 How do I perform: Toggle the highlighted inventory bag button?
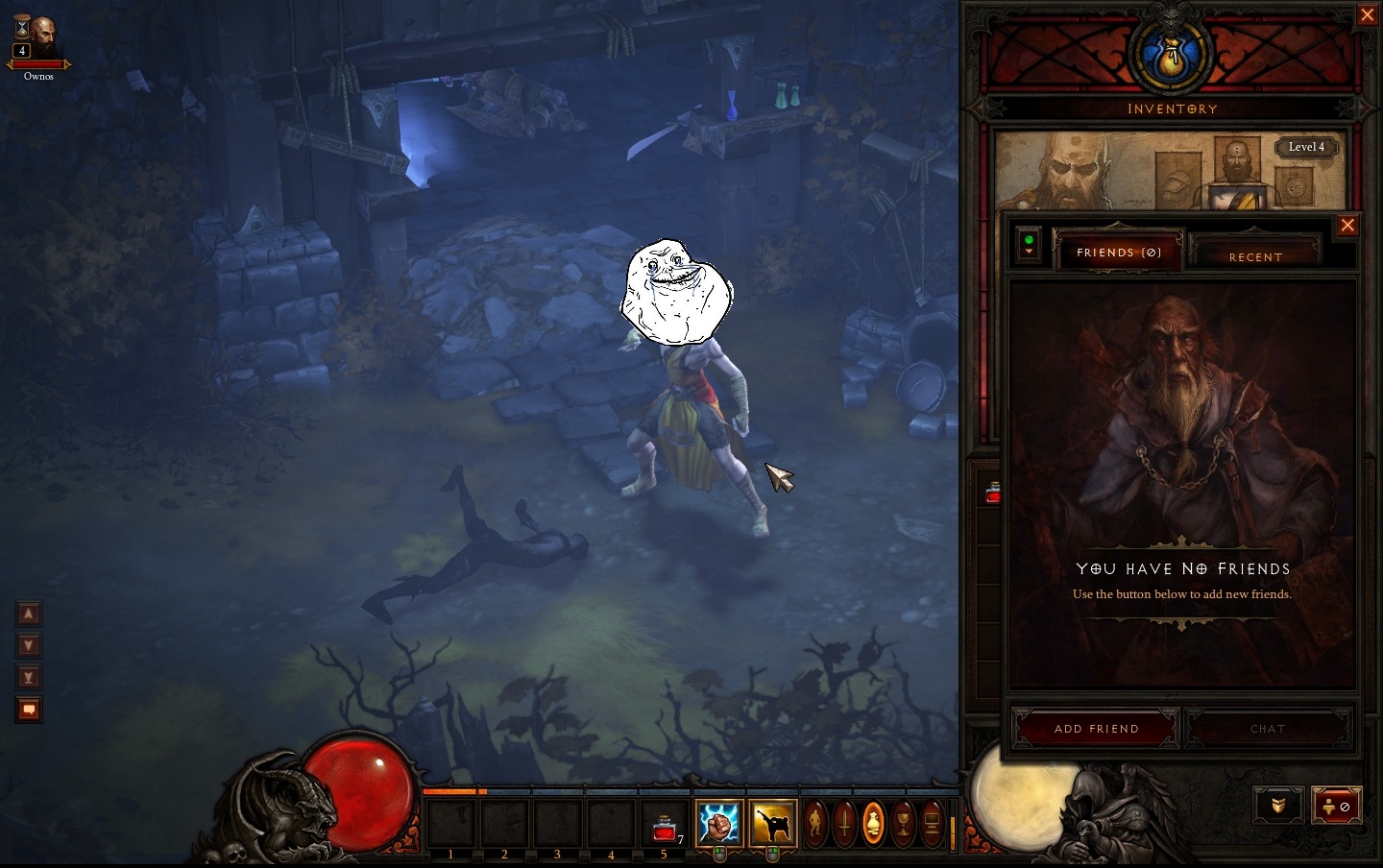pyautogui.click(x=873, y=824)
